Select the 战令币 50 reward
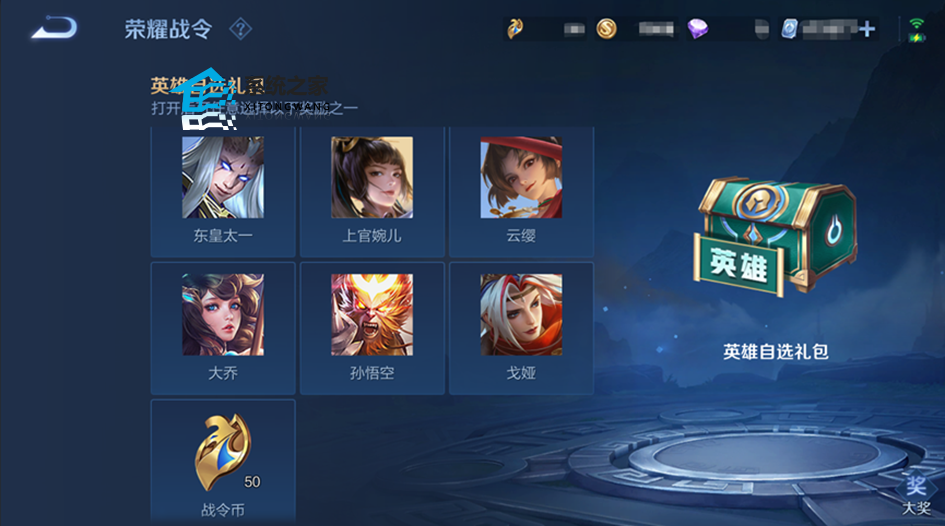This screenshot has width=945, height=526. tap(223, 460)
